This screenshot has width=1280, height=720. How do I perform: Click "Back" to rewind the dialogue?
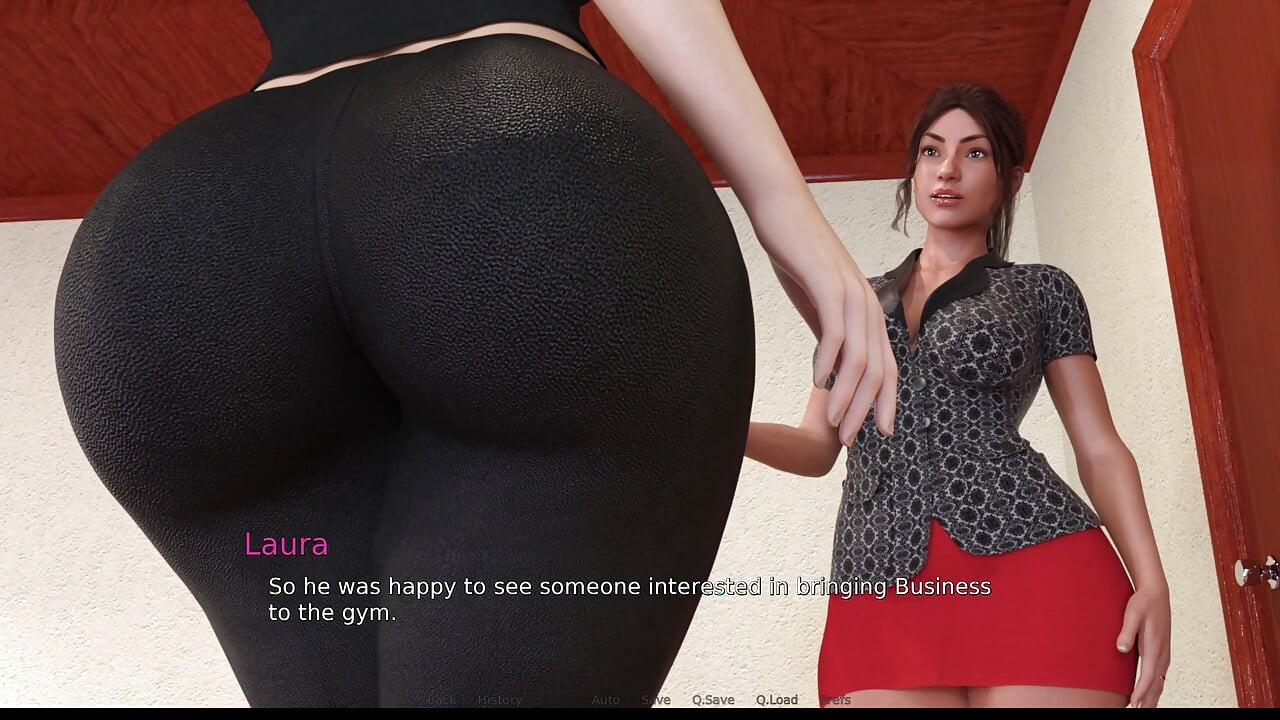click(x=440, y=701)
